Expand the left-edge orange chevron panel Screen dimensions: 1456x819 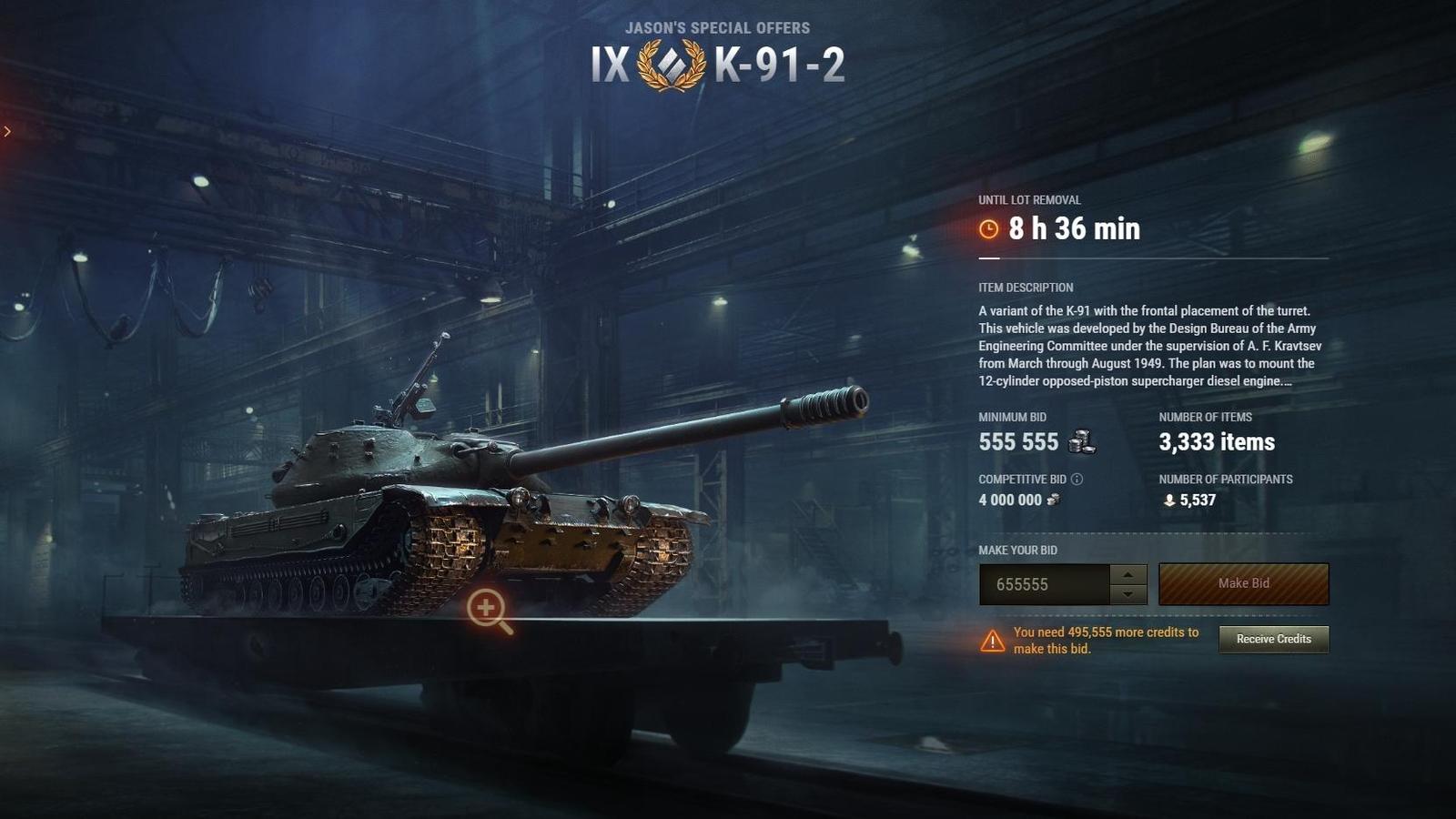7,130
